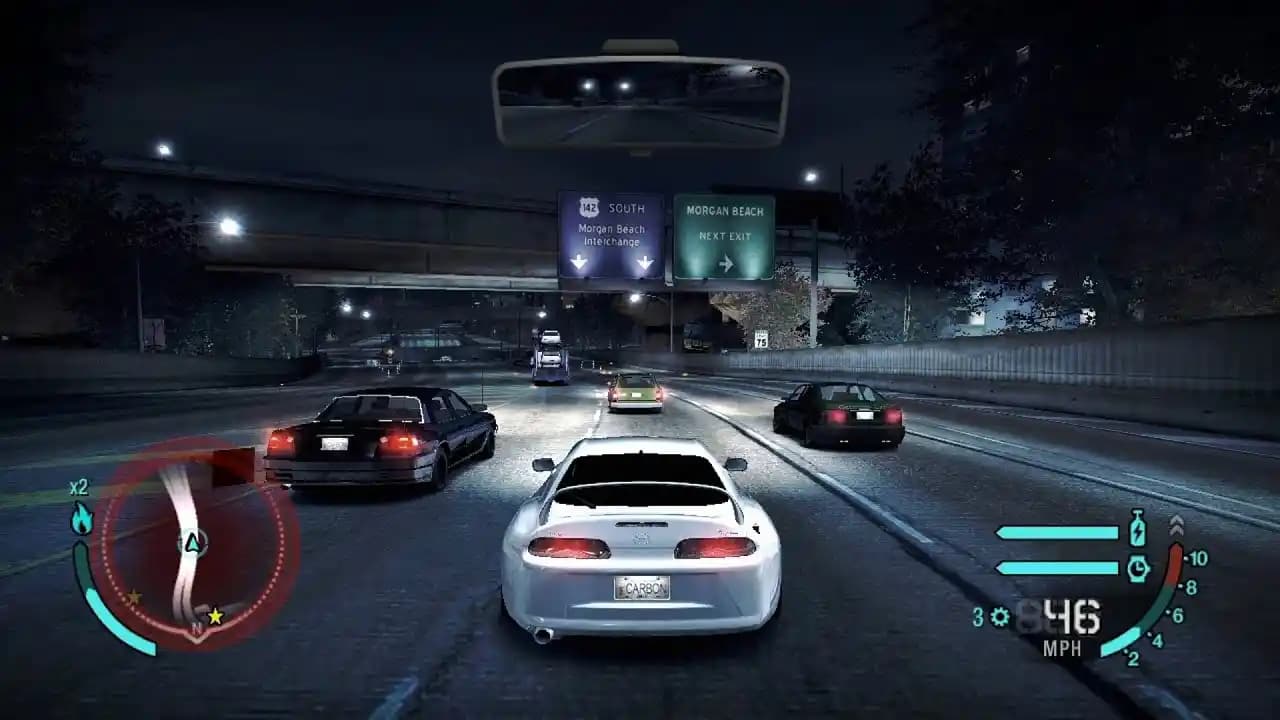Click the N compass marker on the minimap
1280x720 pixels.
[196, 628]
